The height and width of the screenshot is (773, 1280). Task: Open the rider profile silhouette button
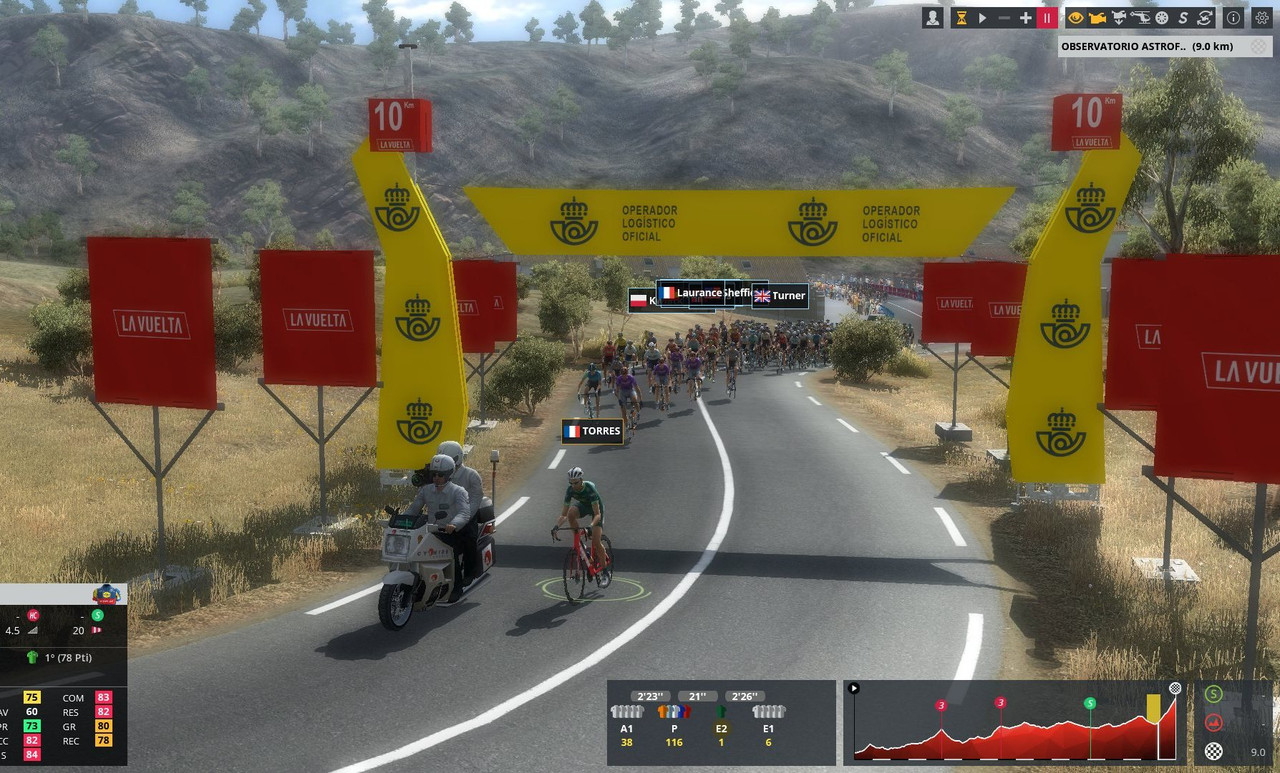click(x=932, y=18)
